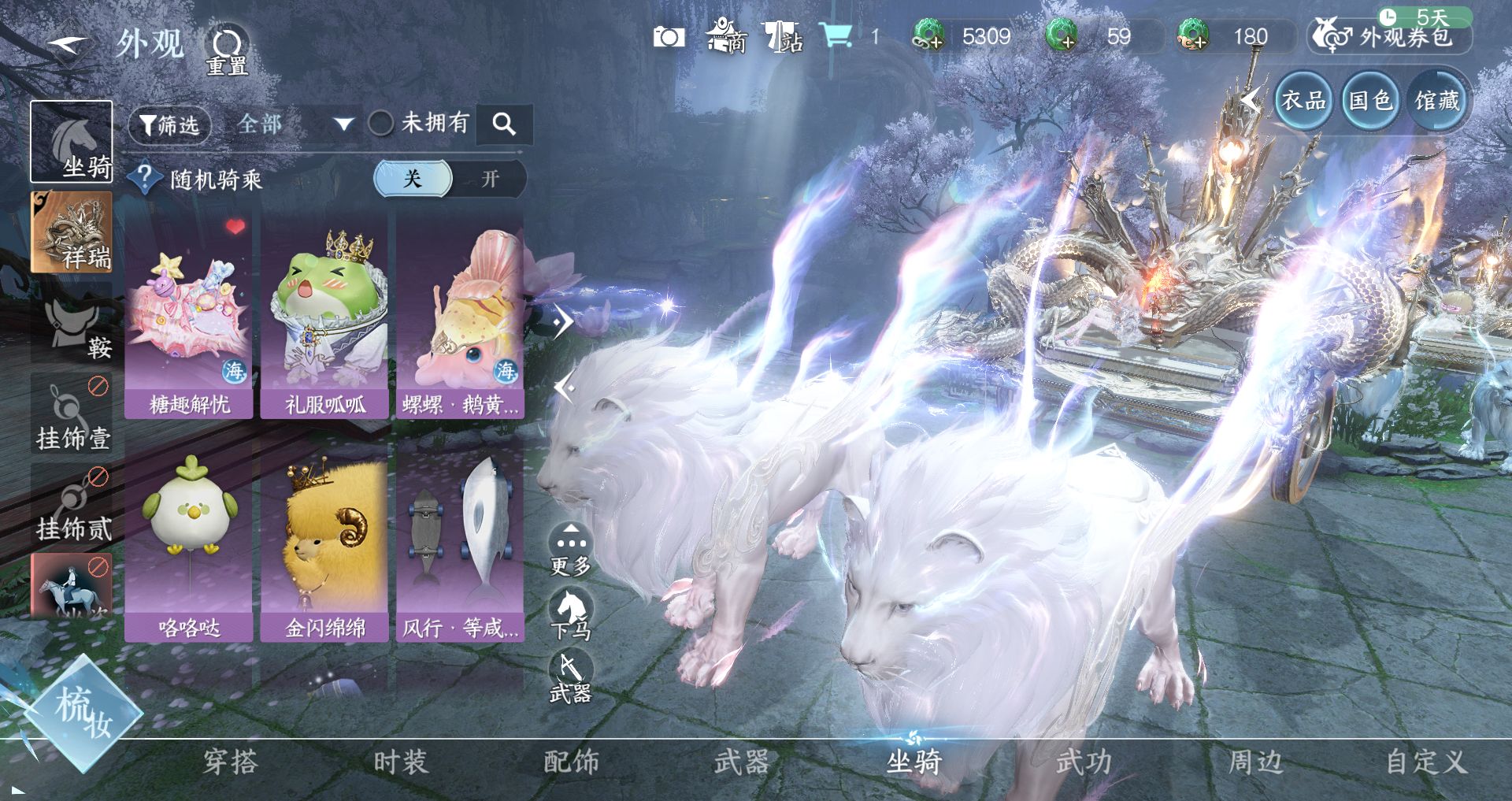Open the magnifier search button

(x=504, y=124)
